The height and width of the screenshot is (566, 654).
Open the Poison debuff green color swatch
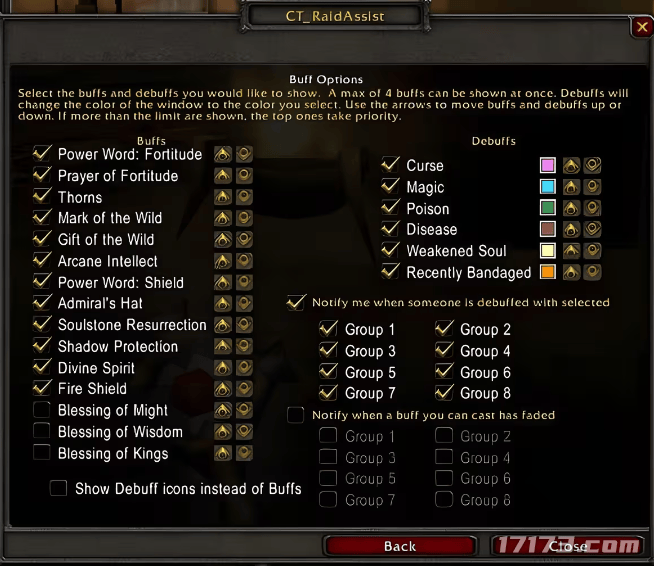547,208
